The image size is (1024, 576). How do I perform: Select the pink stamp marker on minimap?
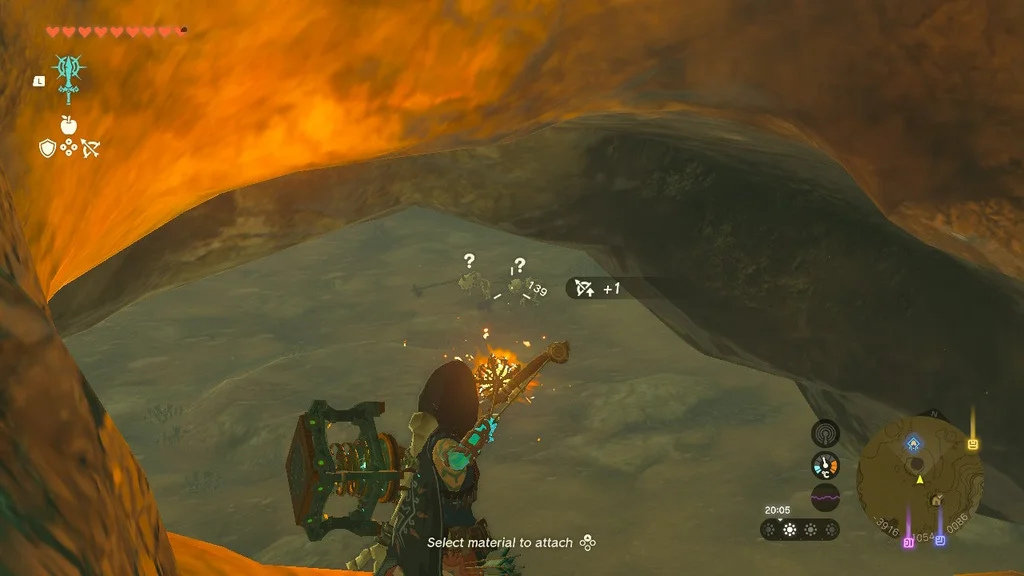click(x=908, y=542)
